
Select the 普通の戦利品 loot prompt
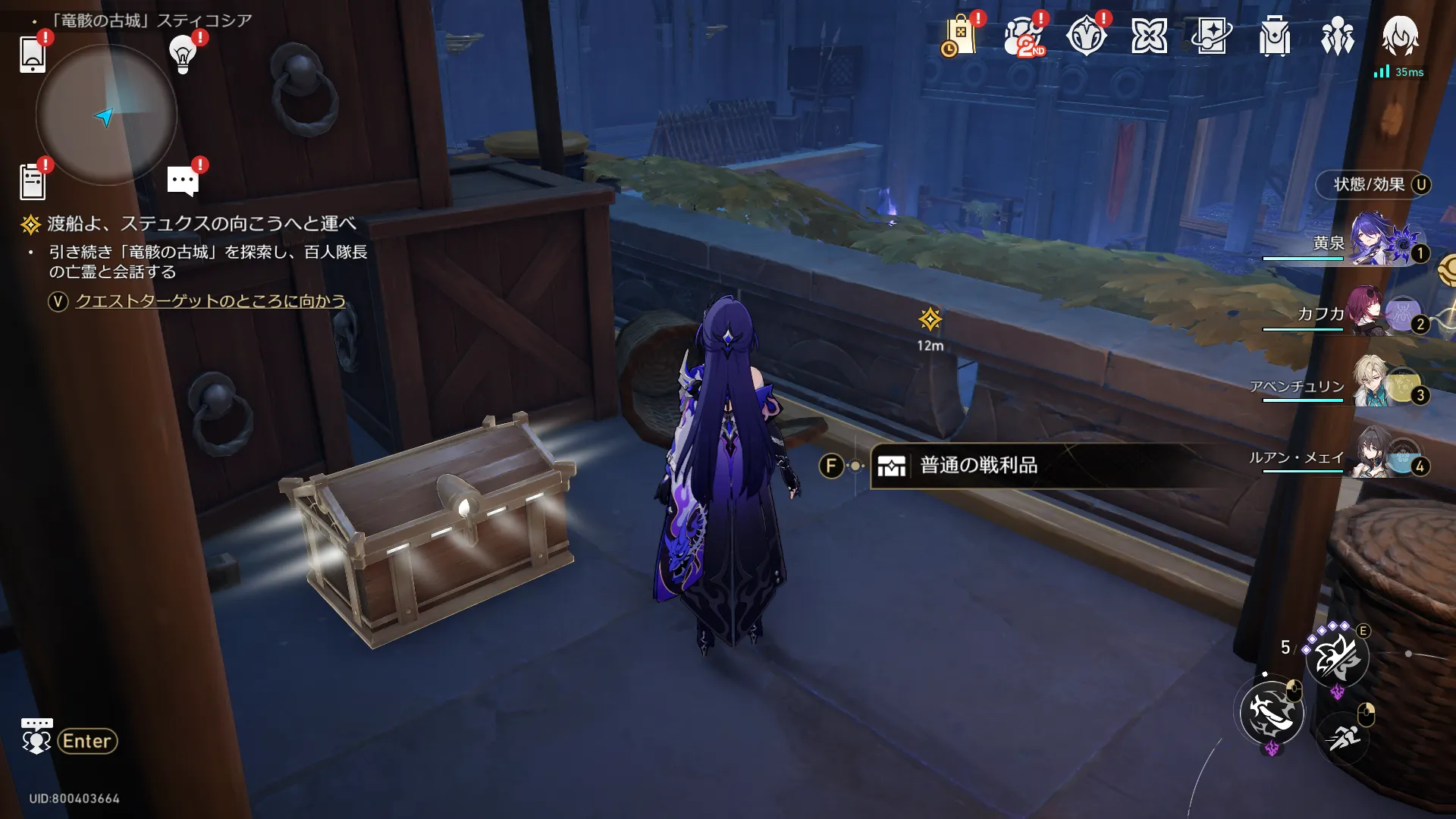click(978, 466)
